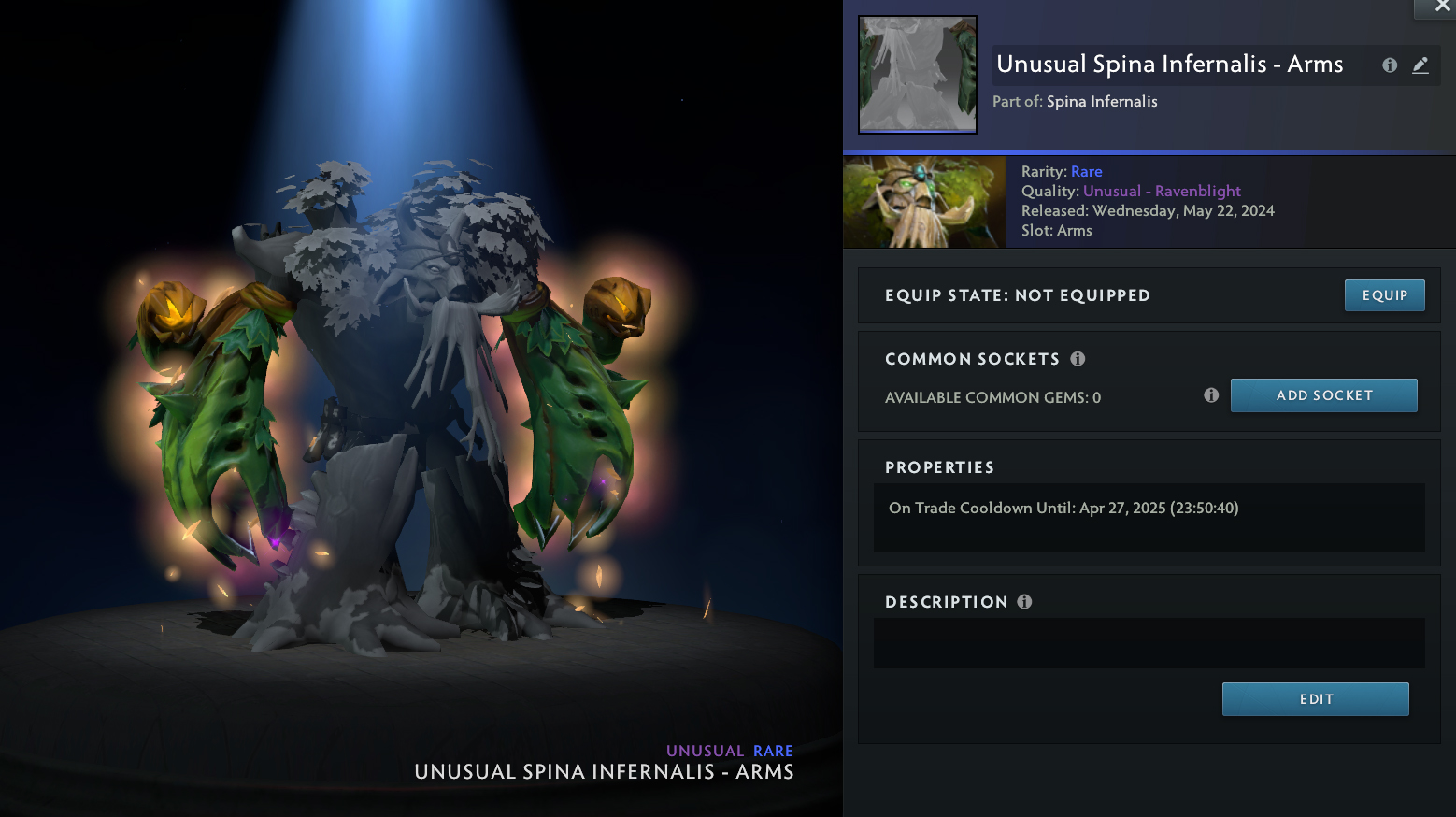Select the arms item thumbnail
The image size is (1456, 817).
tap(918, 75)
